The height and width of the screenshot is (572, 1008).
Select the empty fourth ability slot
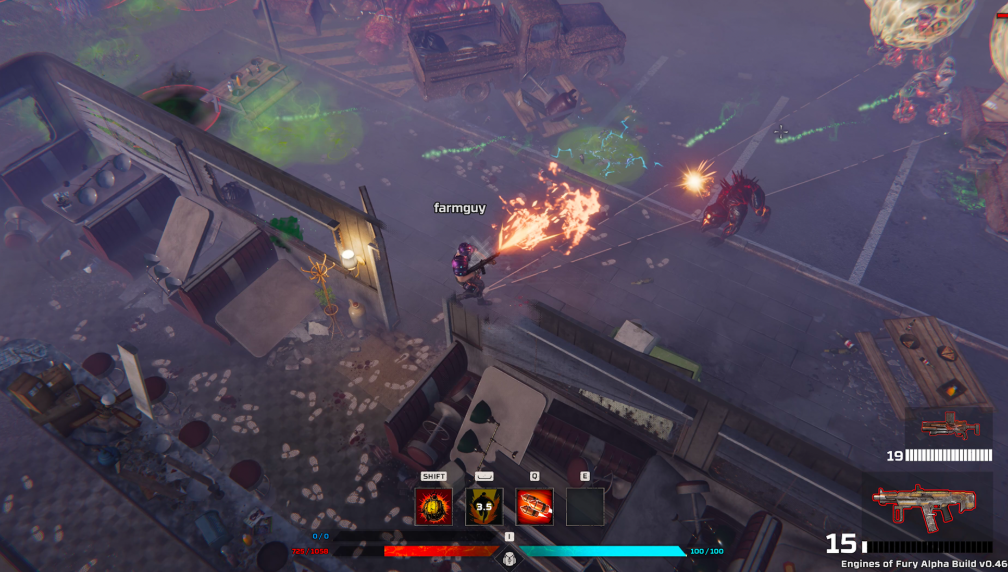coord(585,507)
